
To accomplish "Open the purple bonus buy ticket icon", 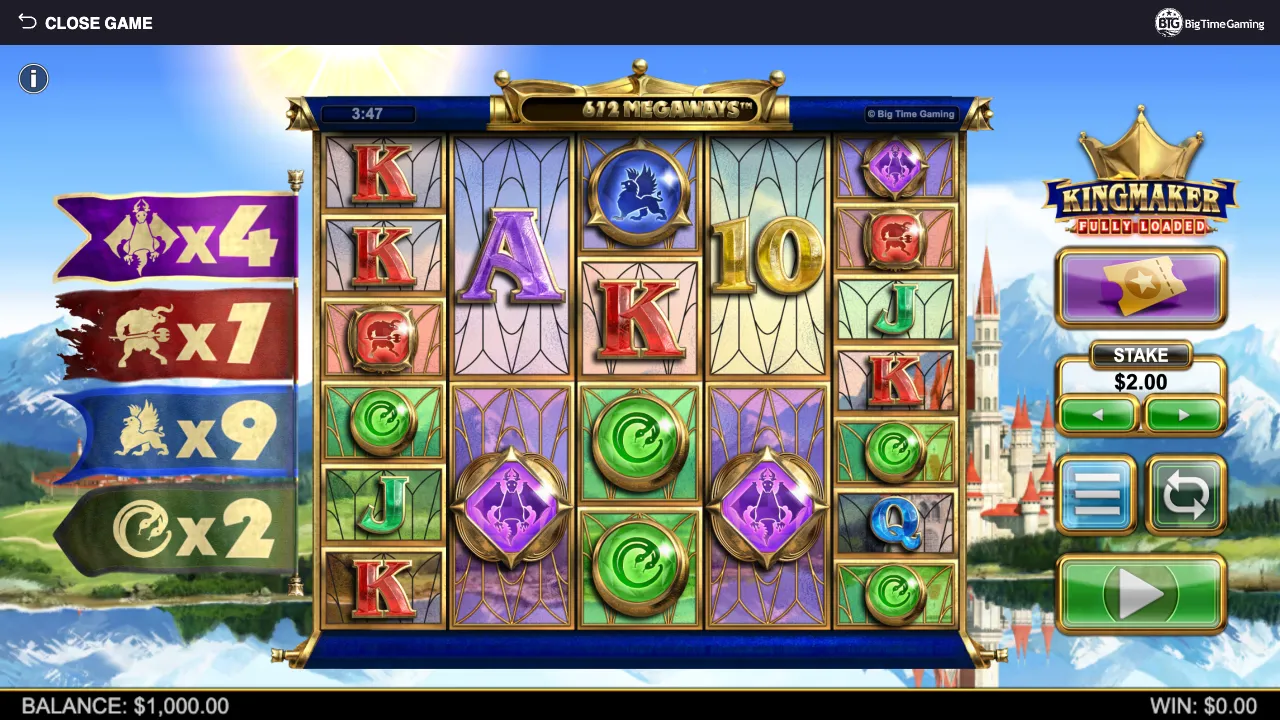I will point(1141,287).
